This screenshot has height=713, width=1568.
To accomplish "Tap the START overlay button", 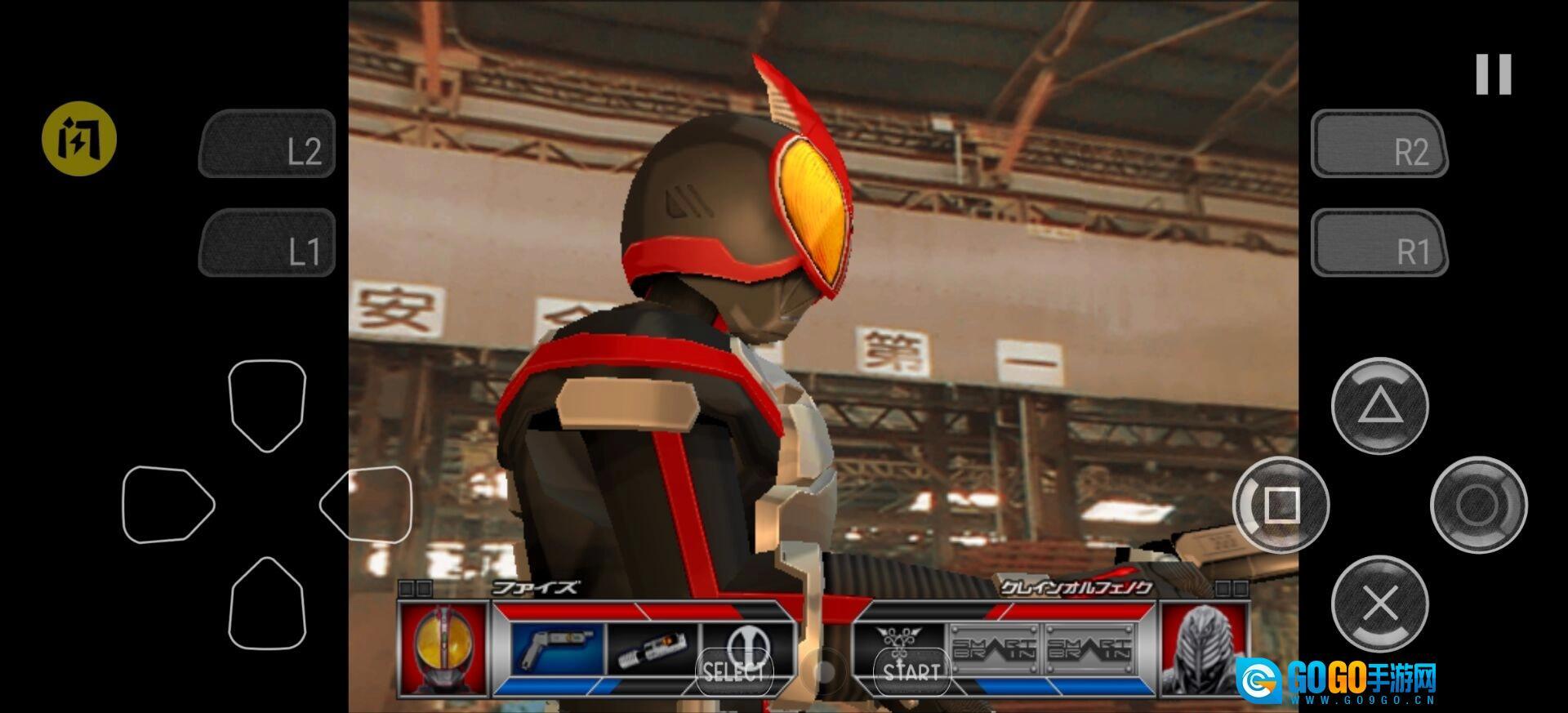I will click(911, 671).
